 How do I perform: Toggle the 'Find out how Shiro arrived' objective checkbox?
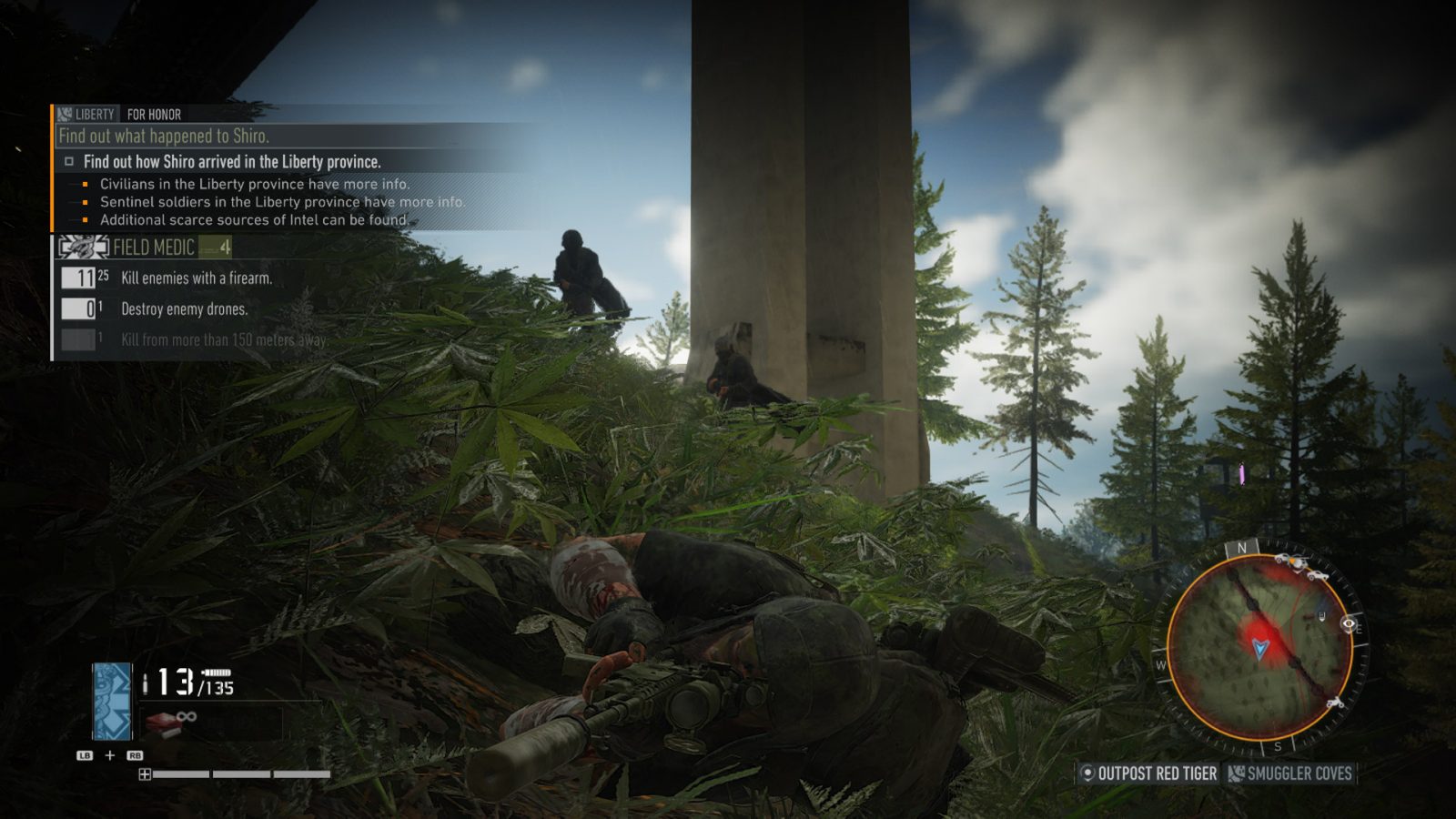(70, 161)
